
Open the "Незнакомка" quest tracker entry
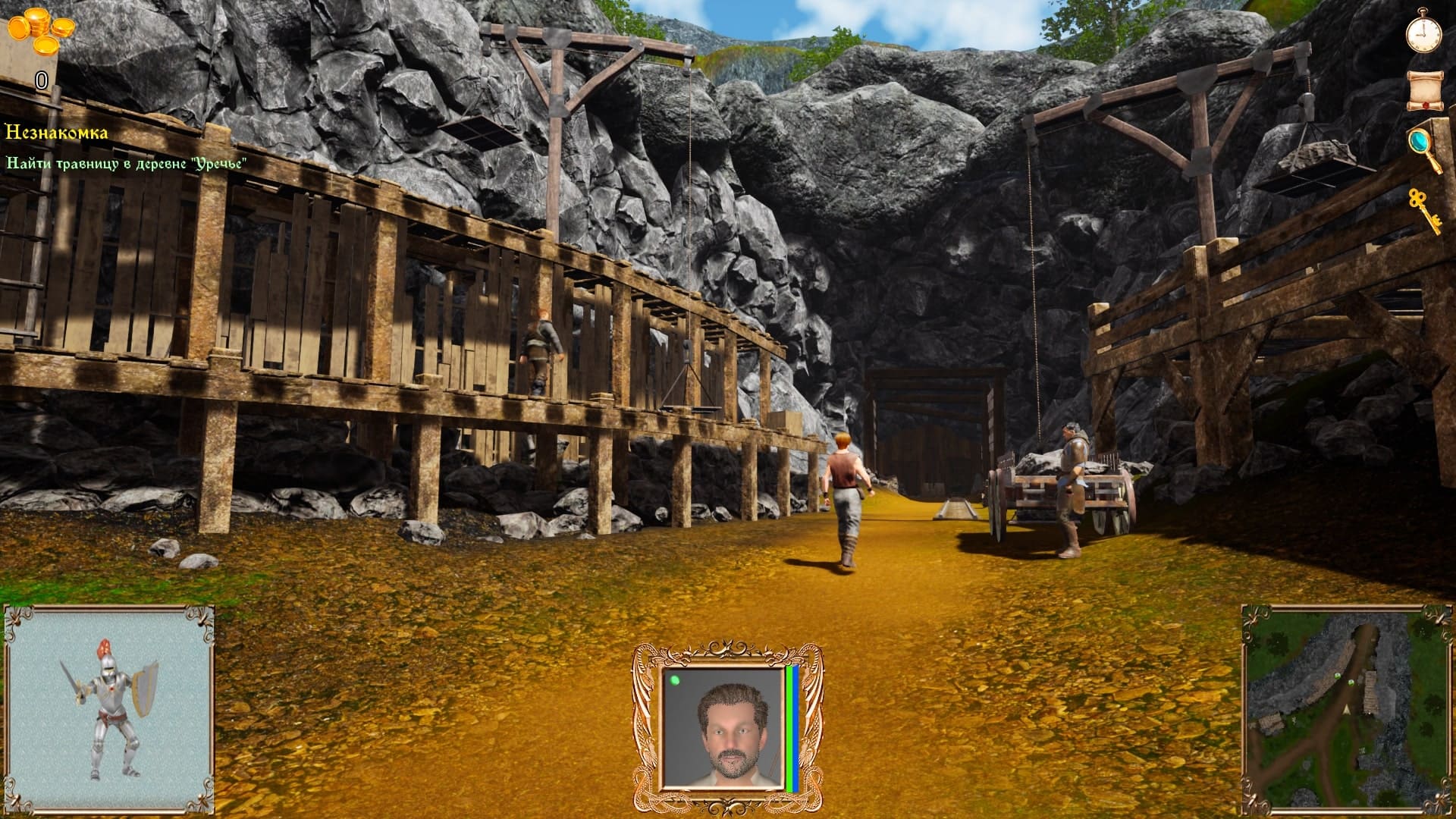tap(57, 133)
